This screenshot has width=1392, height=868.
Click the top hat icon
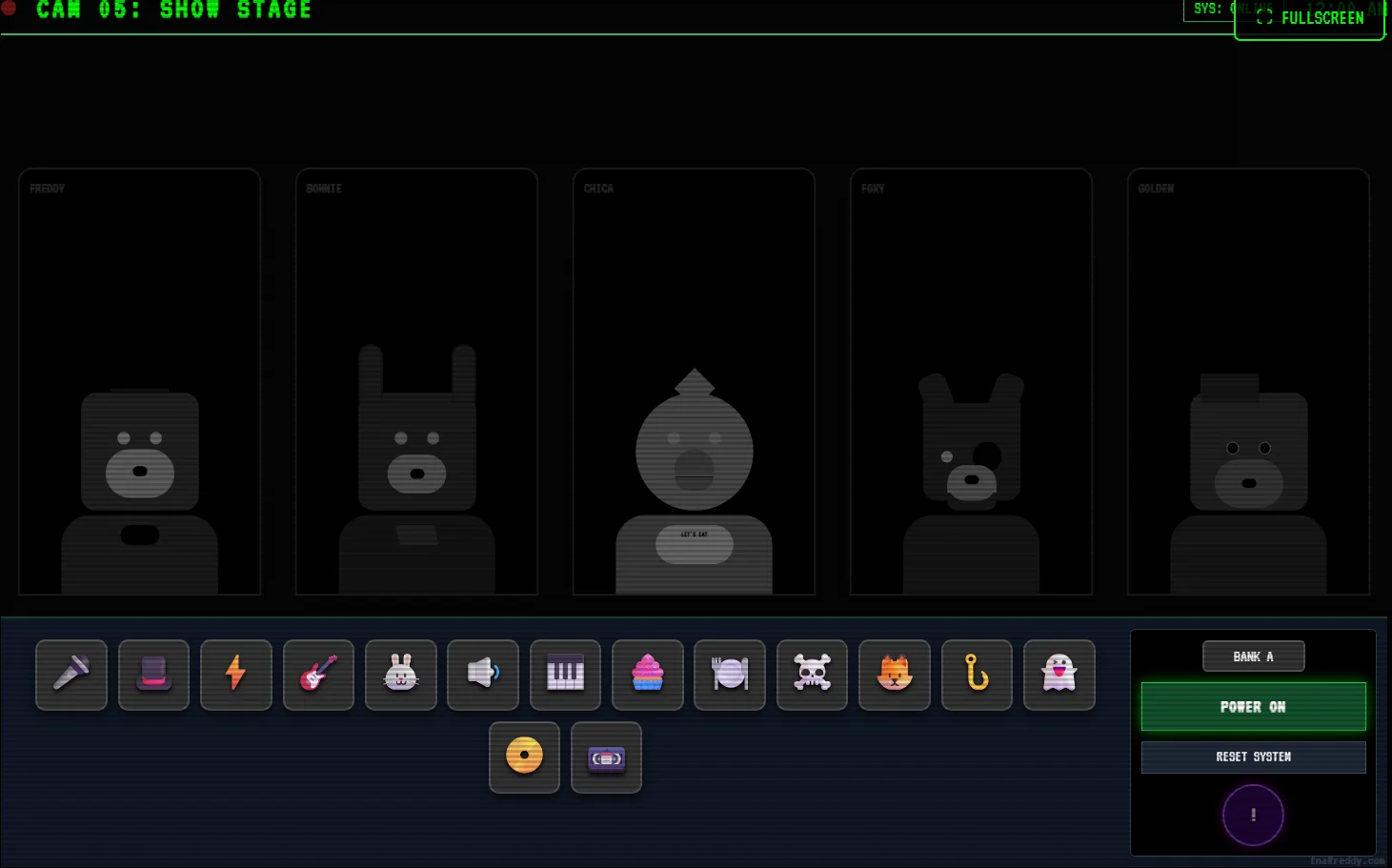coord(153,675)
